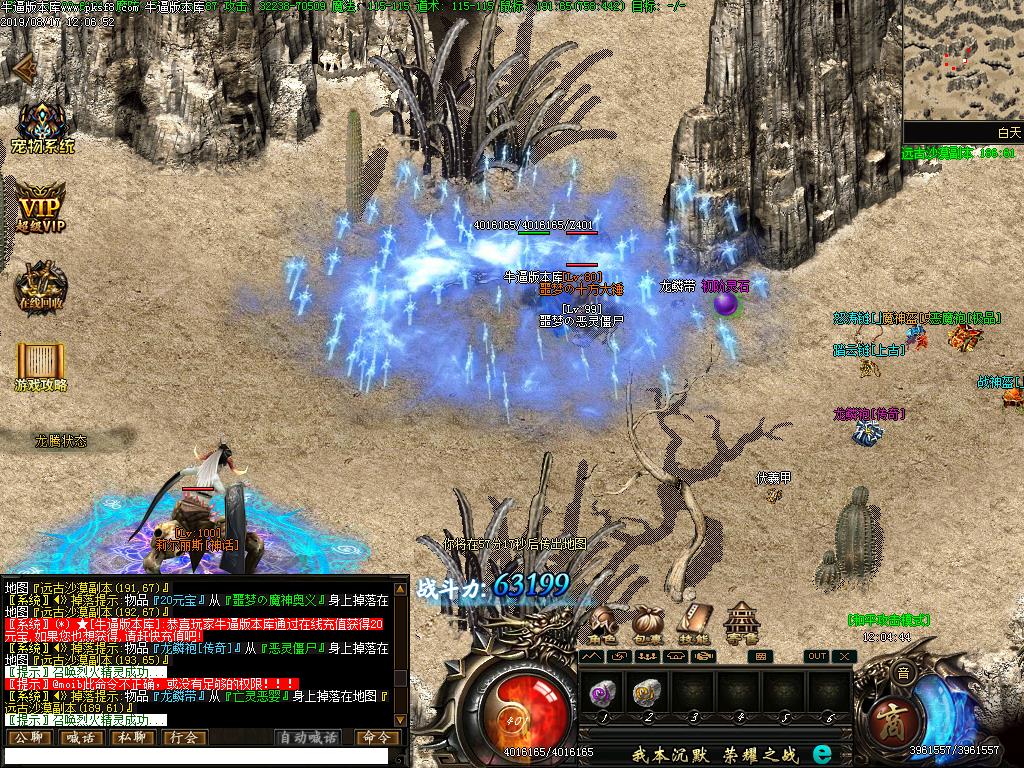Open the 寄售 consignment shop
The width and height of the screenshot is (1024, 768).
(x=741, y=623)
